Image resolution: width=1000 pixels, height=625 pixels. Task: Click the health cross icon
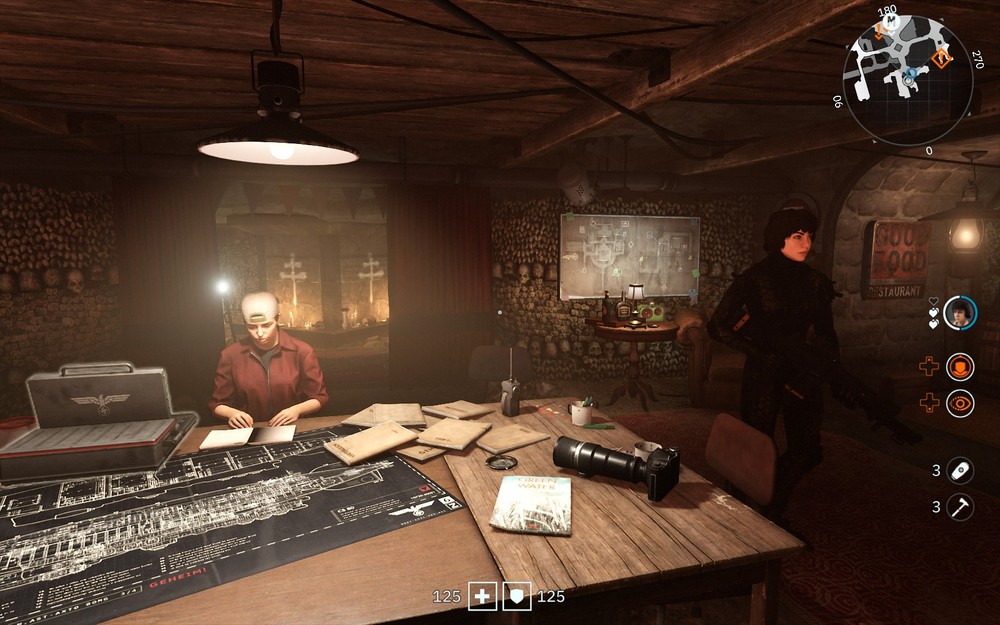[x=483, y=597]
